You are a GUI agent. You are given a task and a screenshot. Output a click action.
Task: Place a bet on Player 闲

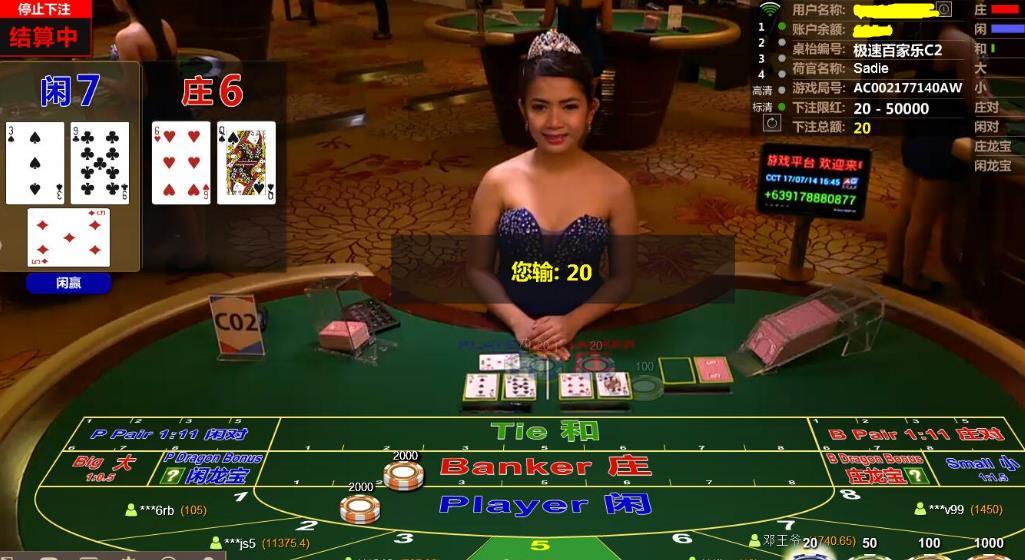(545, 504)
